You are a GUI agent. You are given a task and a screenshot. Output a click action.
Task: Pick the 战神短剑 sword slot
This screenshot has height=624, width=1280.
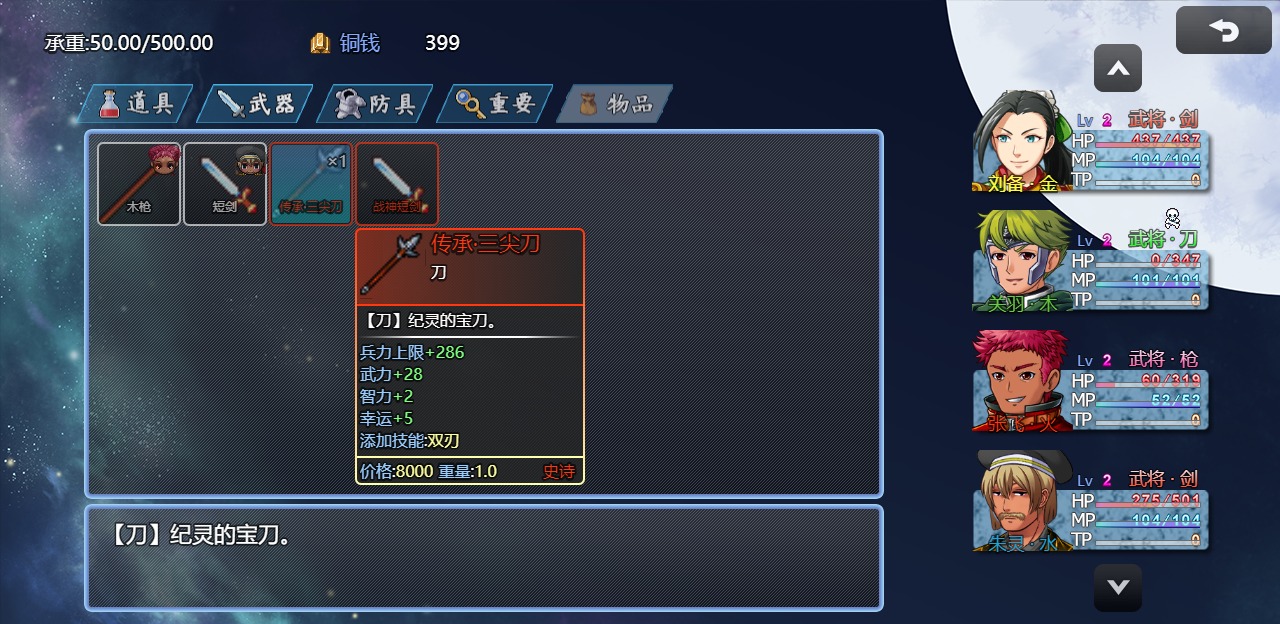[397, 184]
